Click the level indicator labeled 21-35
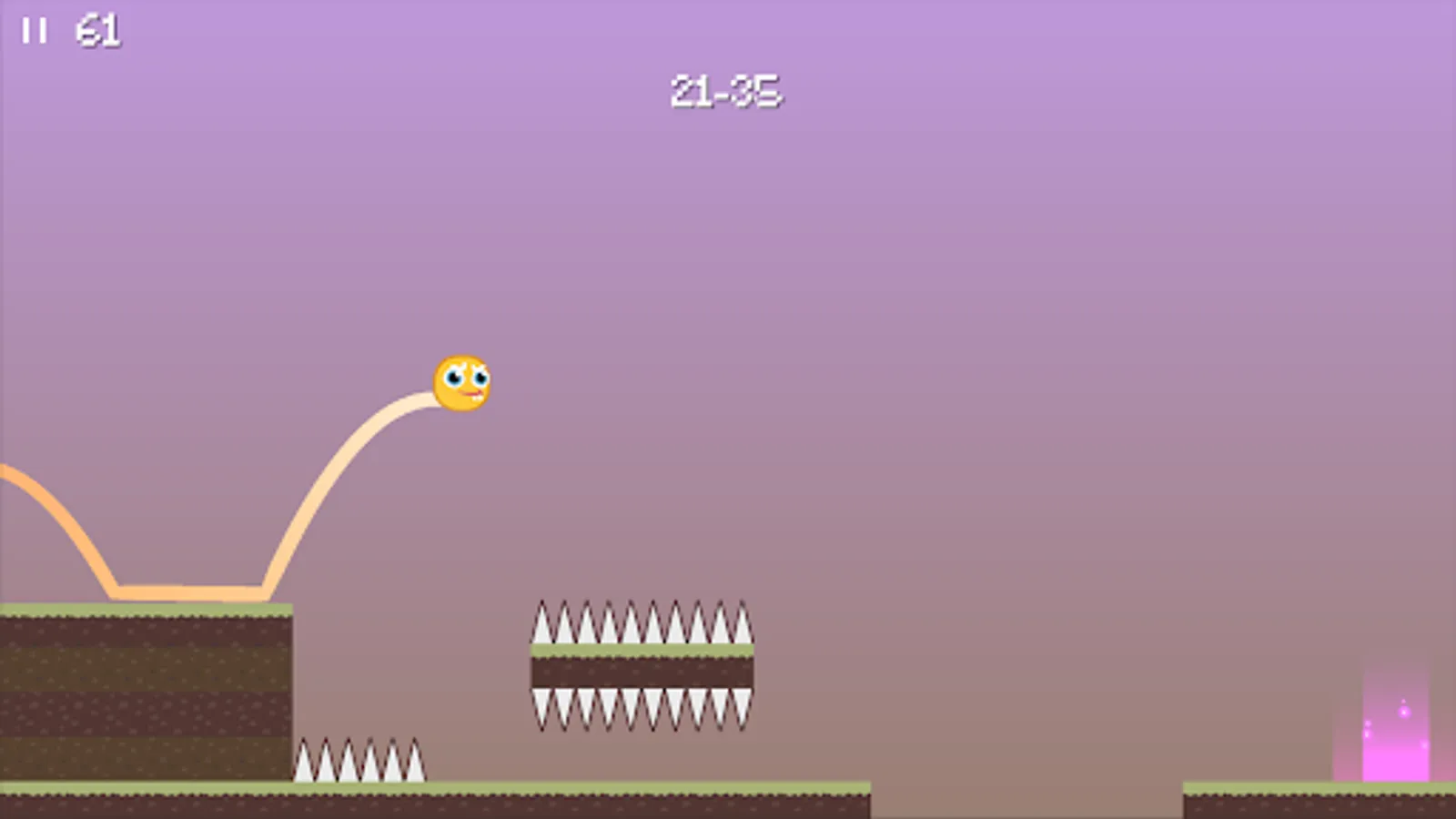Screen dimensions: 1456x819 [725, 90]
